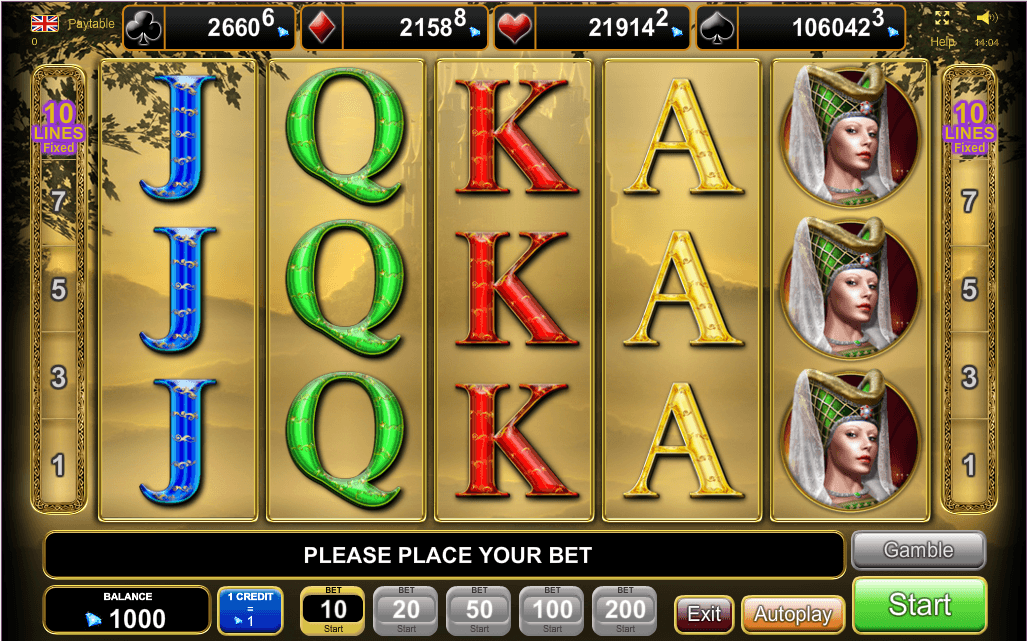Change the 1 Credit denomination
Screen dimensions: 1027x641
point(250,610)
